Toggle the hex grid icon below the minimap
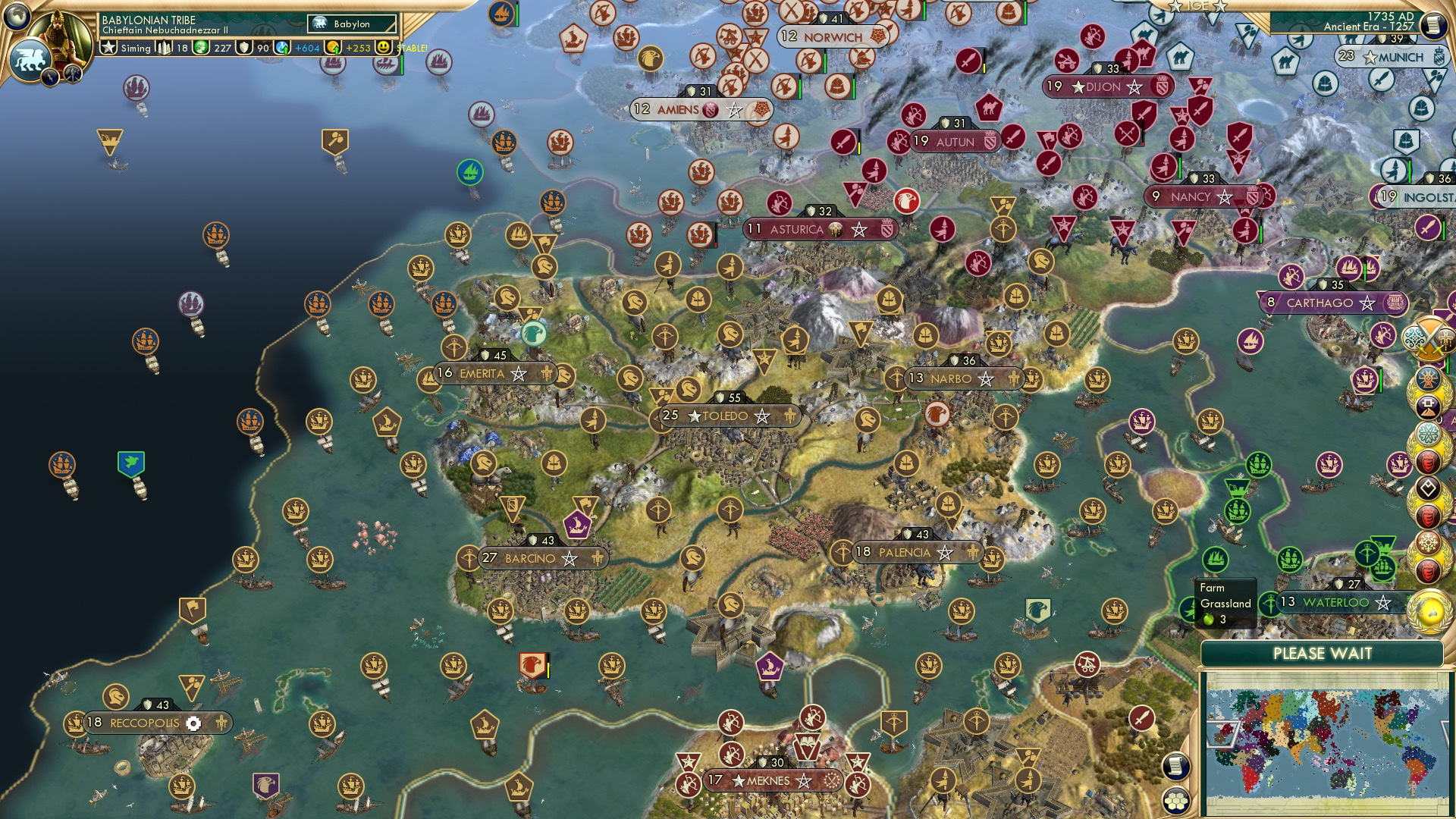1456x819 pixels. (x=1176, y=801)
